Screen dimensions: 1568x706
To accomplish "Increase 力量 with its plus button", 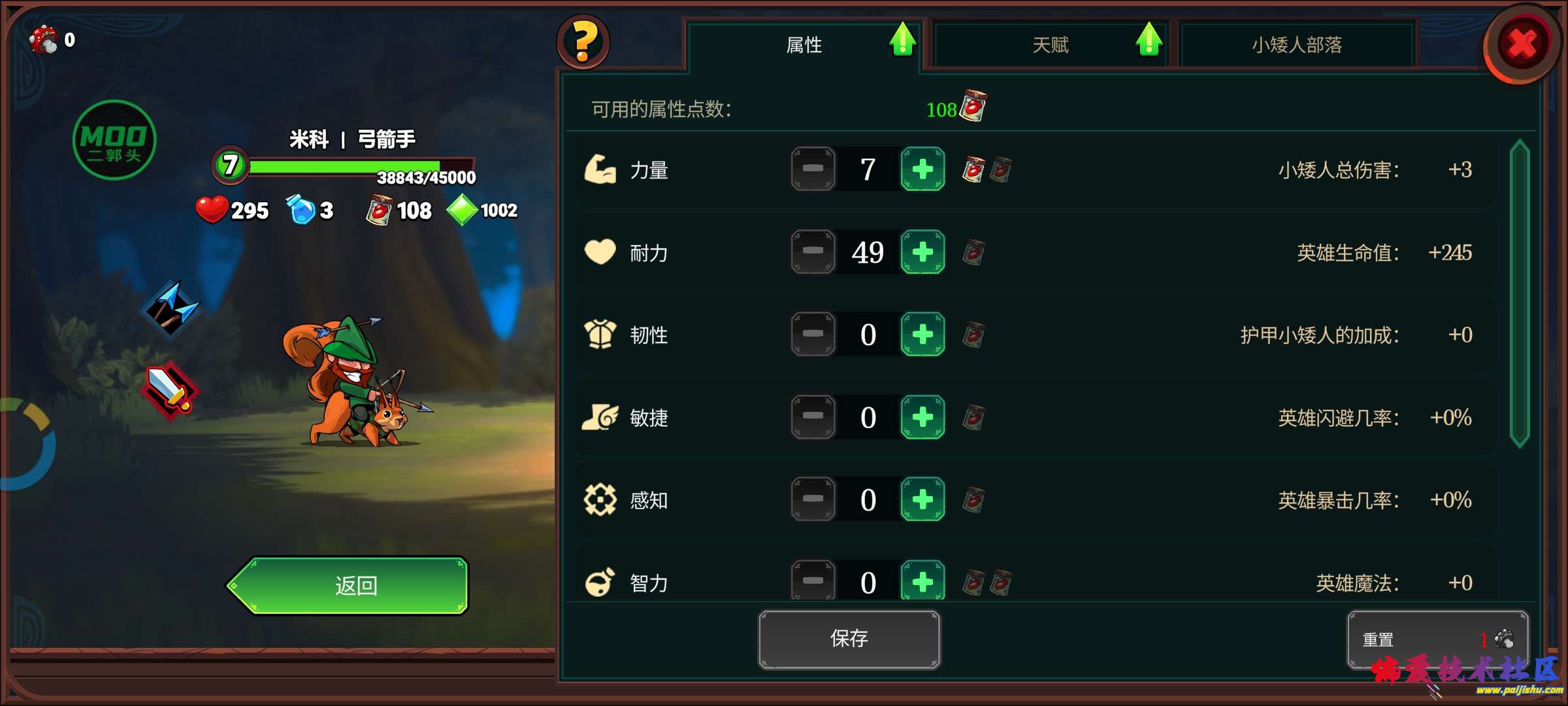I will pos(921,169).
